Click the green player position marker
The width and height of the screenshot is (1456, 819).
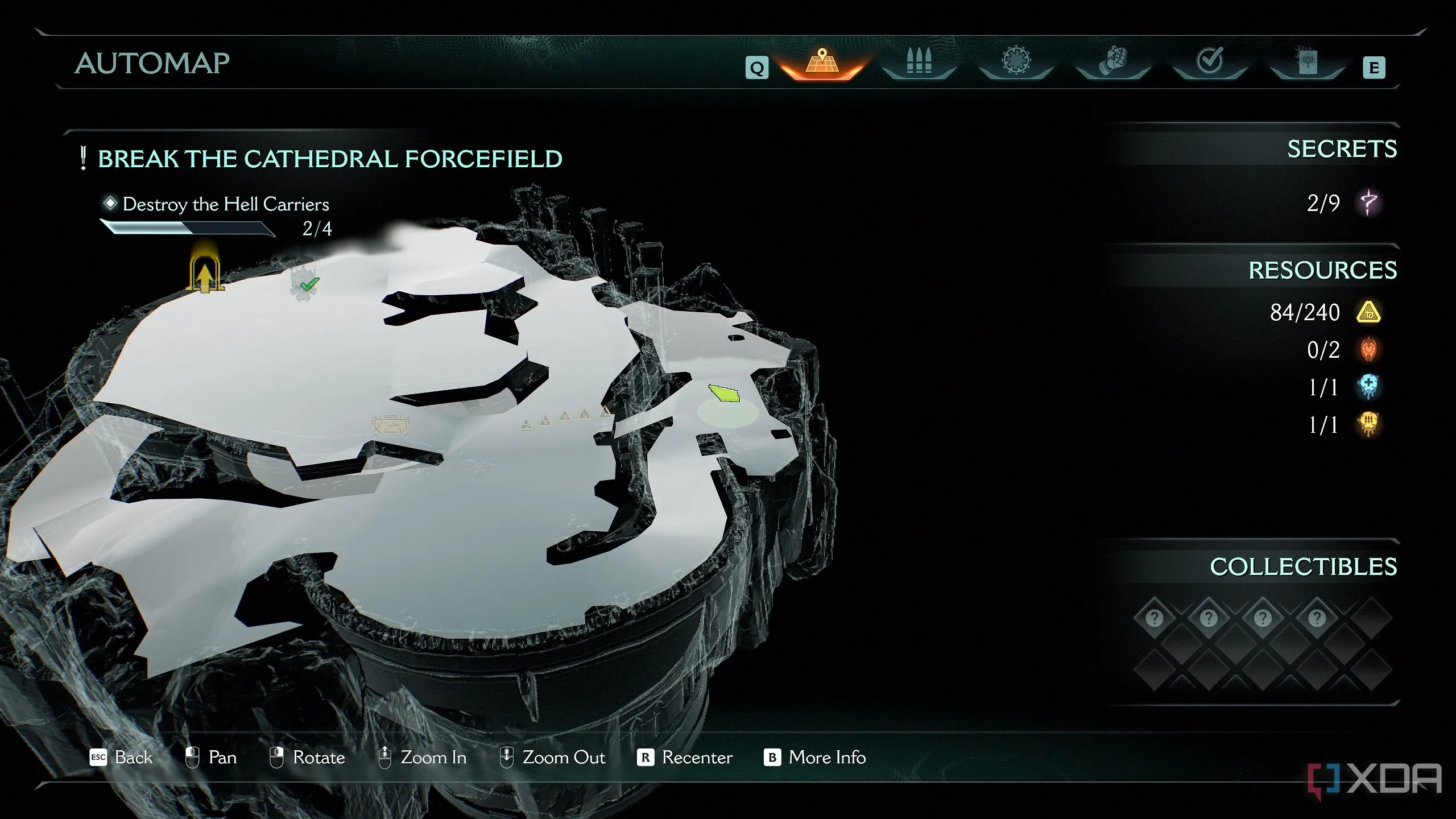[724, 393]
